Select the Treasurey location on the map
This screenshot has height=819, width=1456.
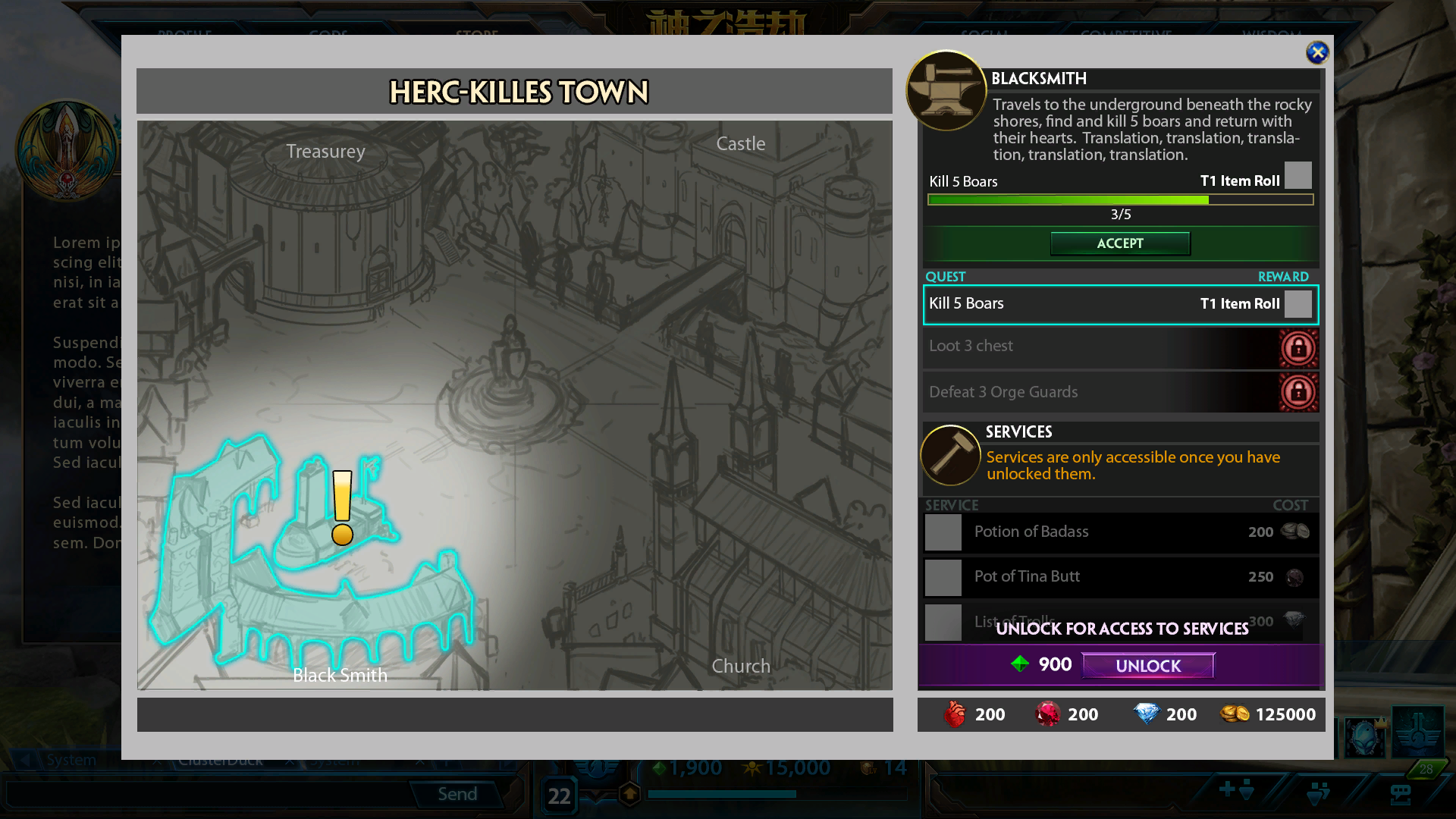click(x=325, y=152)
